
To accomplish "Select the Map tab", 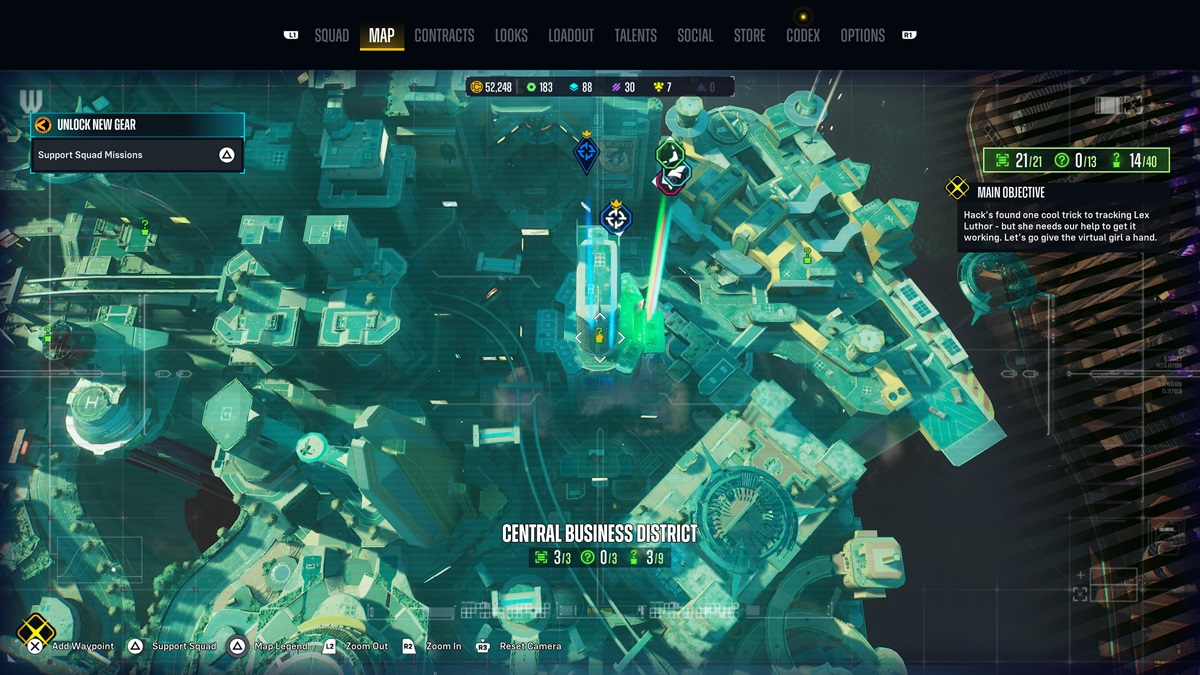I will 381,36.
